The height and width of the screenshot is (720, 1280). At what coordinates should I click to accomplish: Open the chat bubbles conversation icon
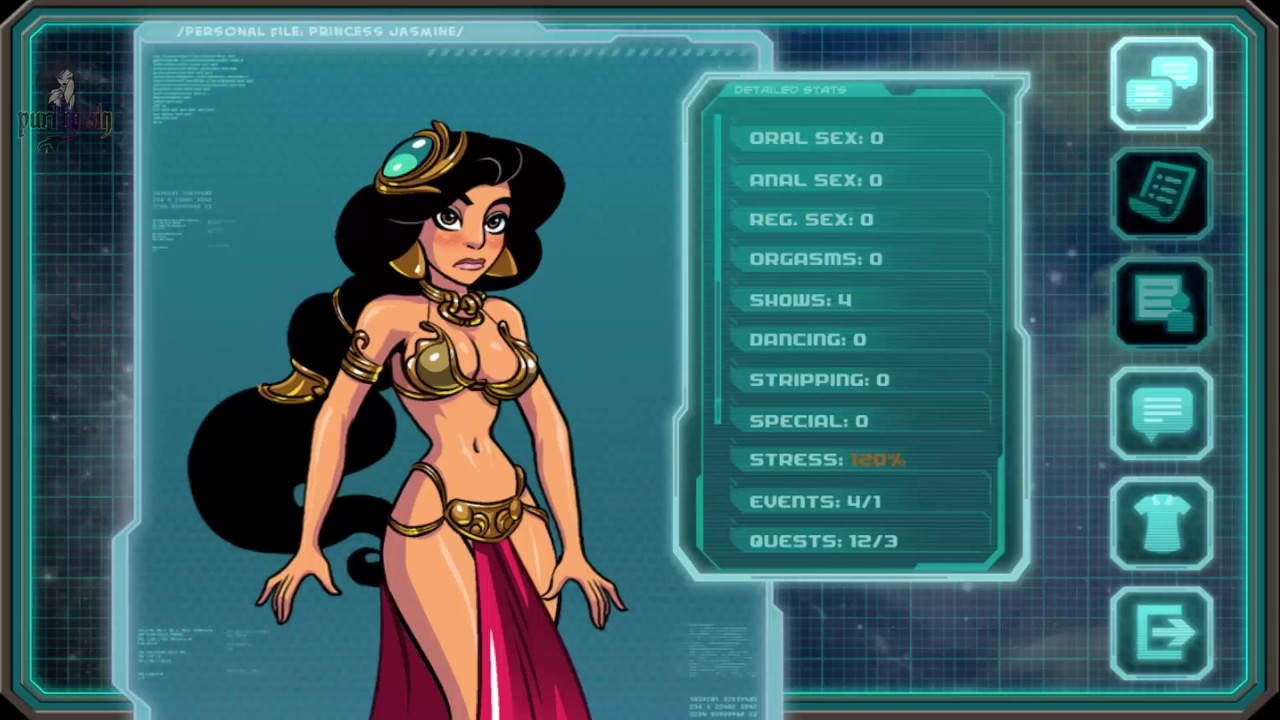click(1161, 84)
